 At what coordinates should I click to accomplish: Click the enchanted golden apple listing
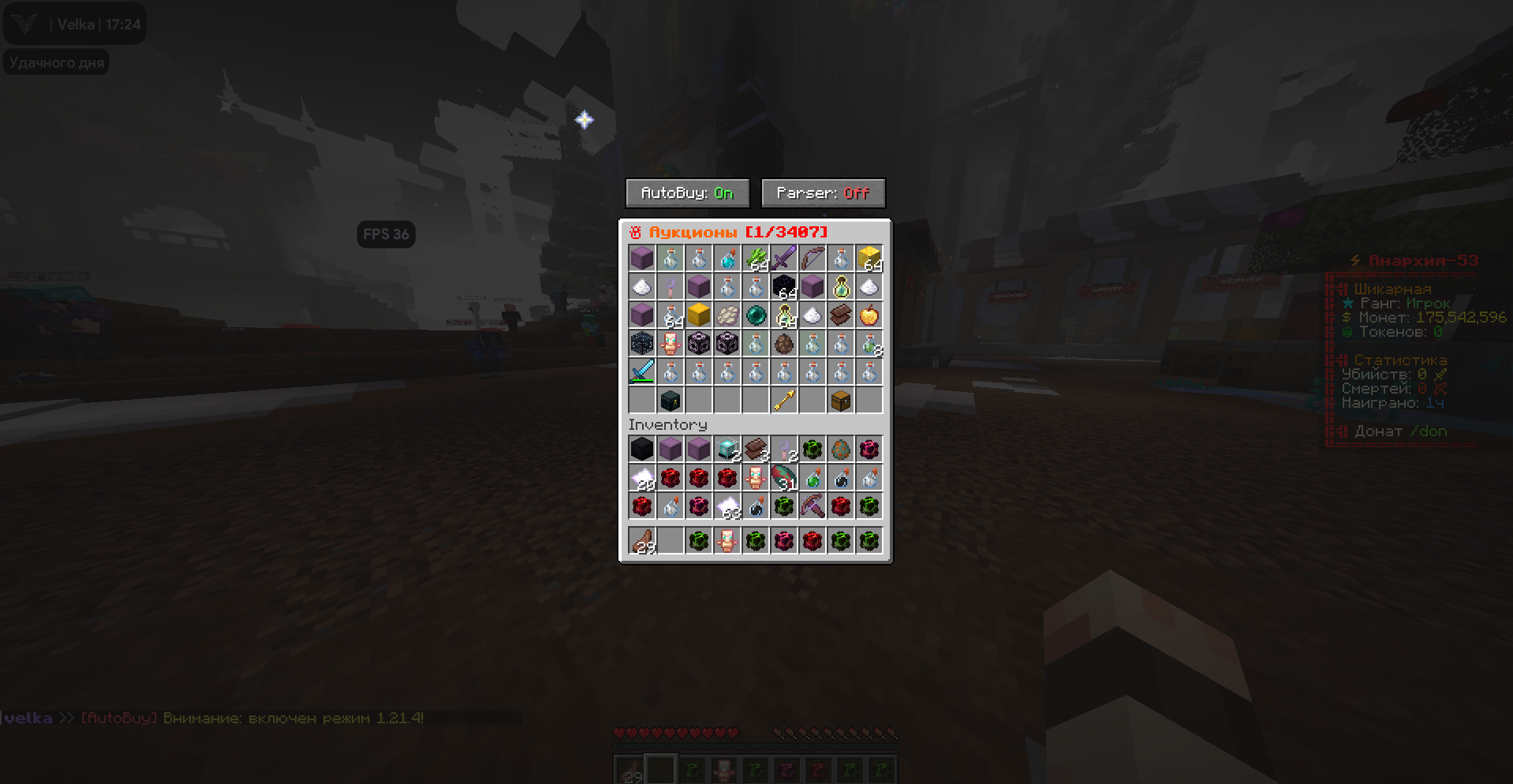pos(869,315)
